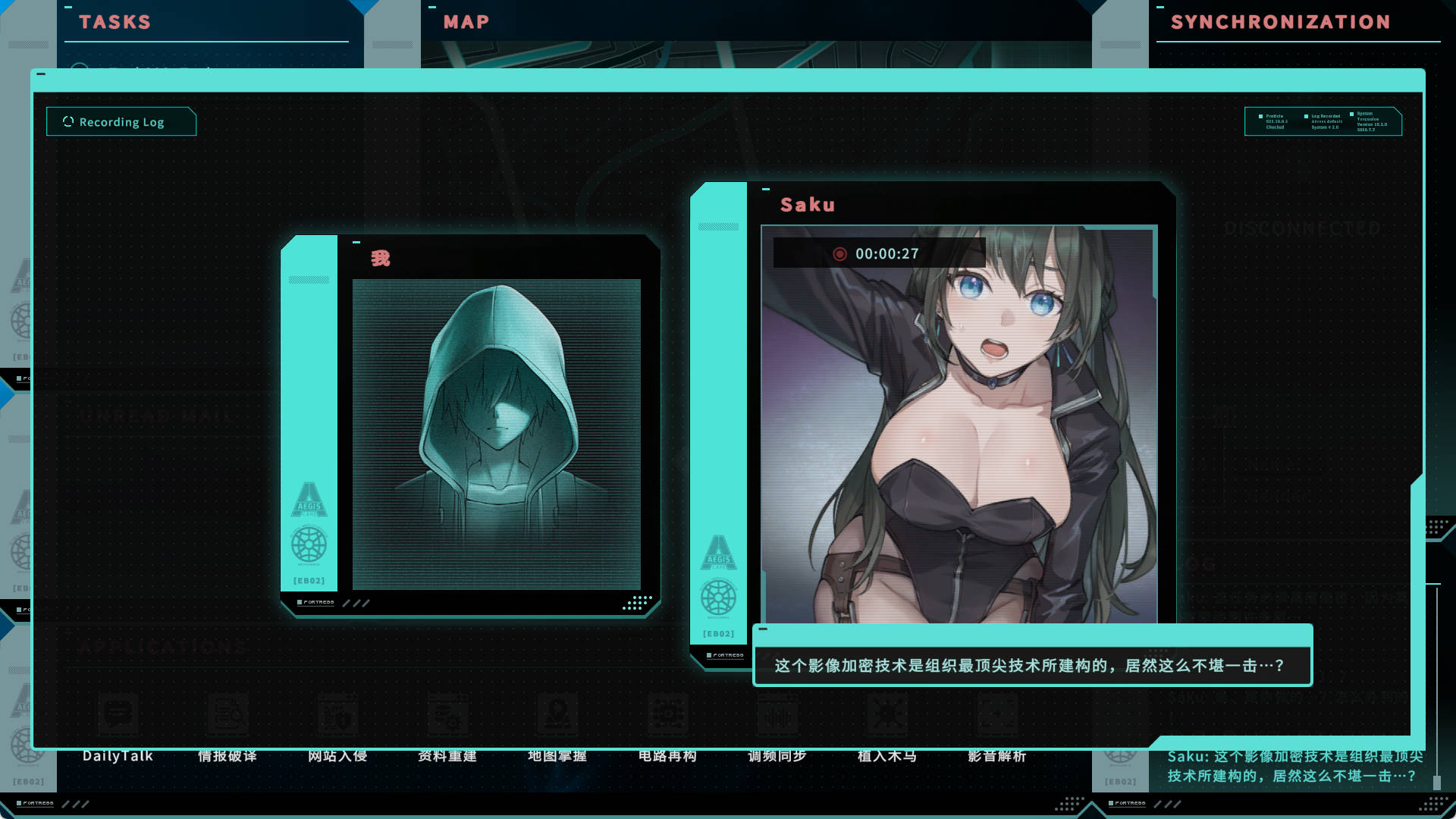Click the SYNCHRONIZATION panel header
The width and height of the screenshot is (1456, 819).
[x=1280, y=22]
